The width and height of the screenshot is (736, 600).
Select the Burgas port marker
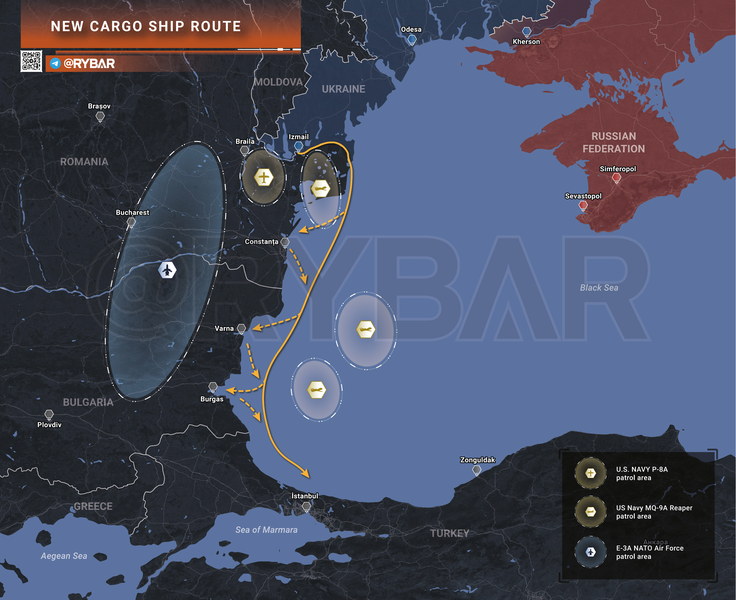click(212, 387)
